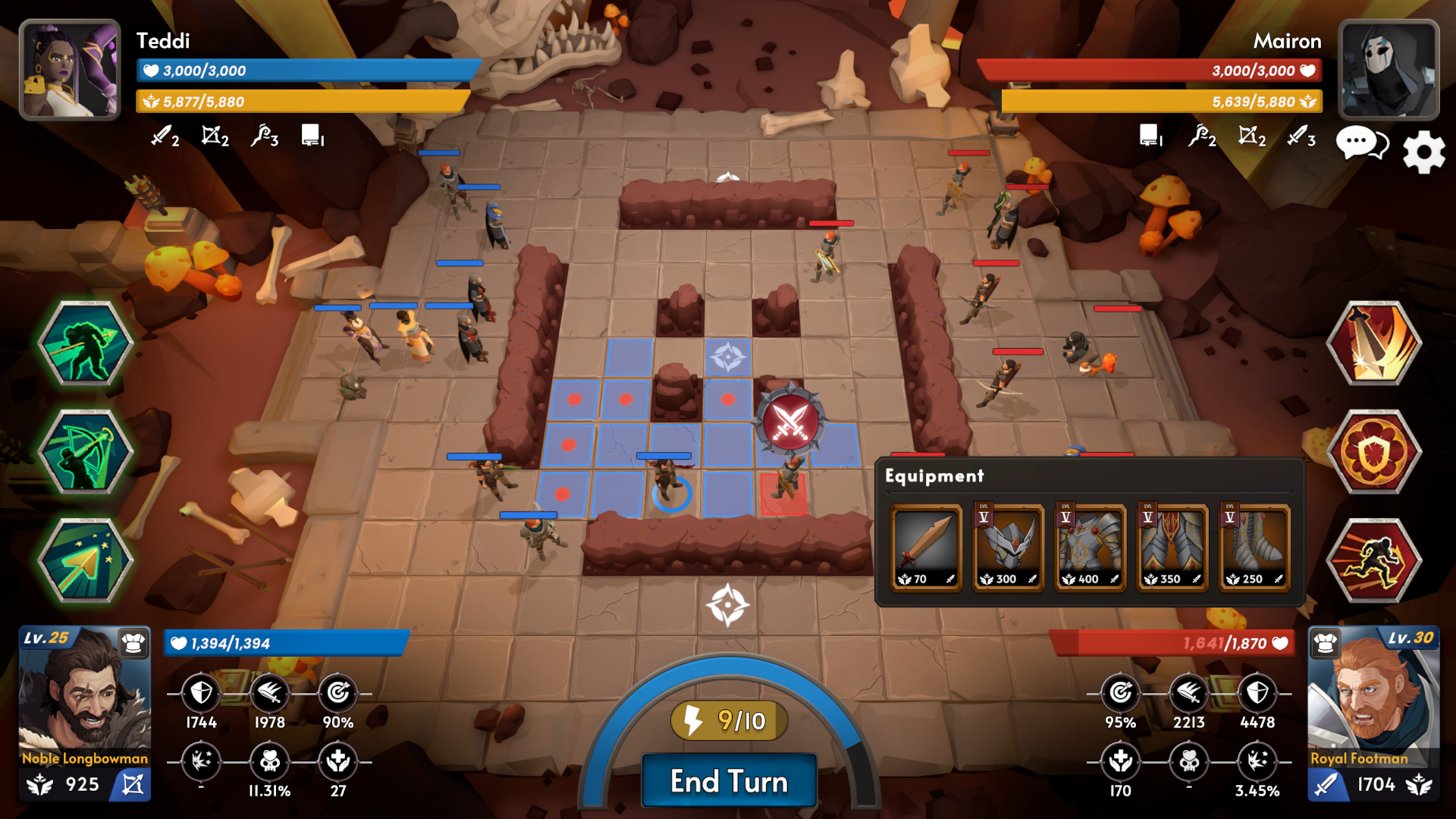1456x819 pixels.
Task: Select the boots costing 250
Action: tap(1254, 548)
